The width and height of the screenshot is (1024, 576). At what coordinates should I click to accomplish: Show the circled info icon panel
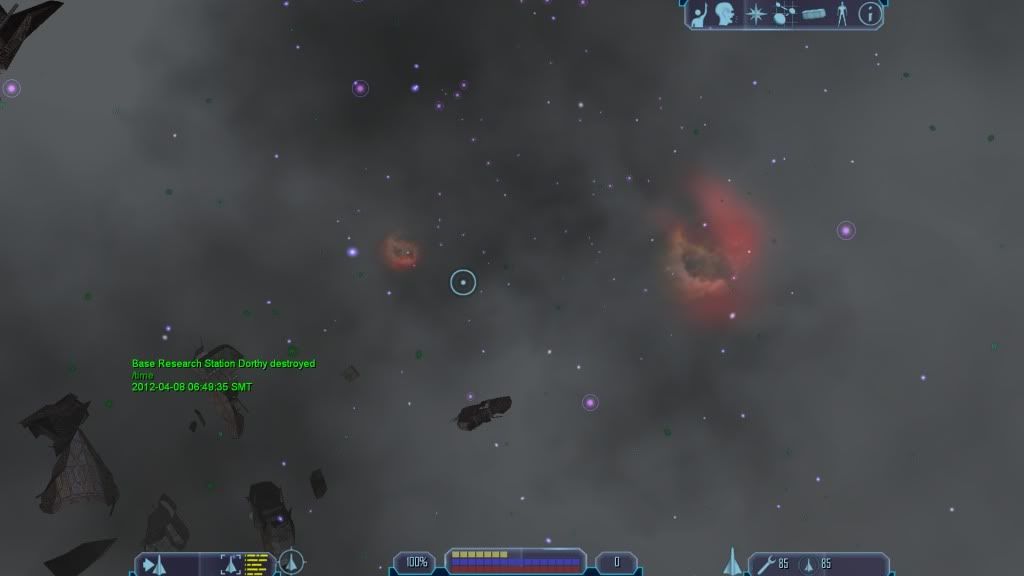click(871, 14)
